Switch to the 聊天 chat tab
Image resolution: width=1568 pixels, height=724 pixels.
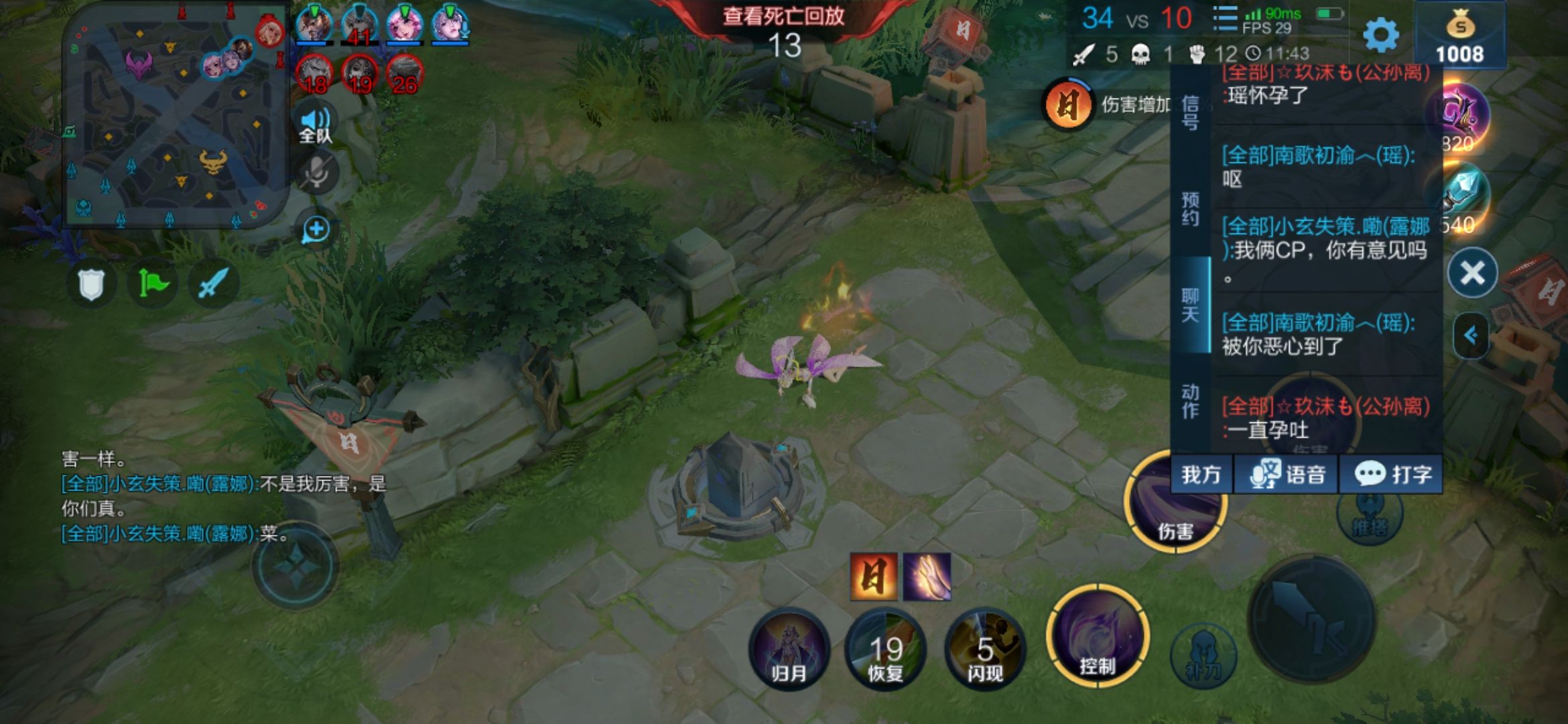tap(1190, 305)
